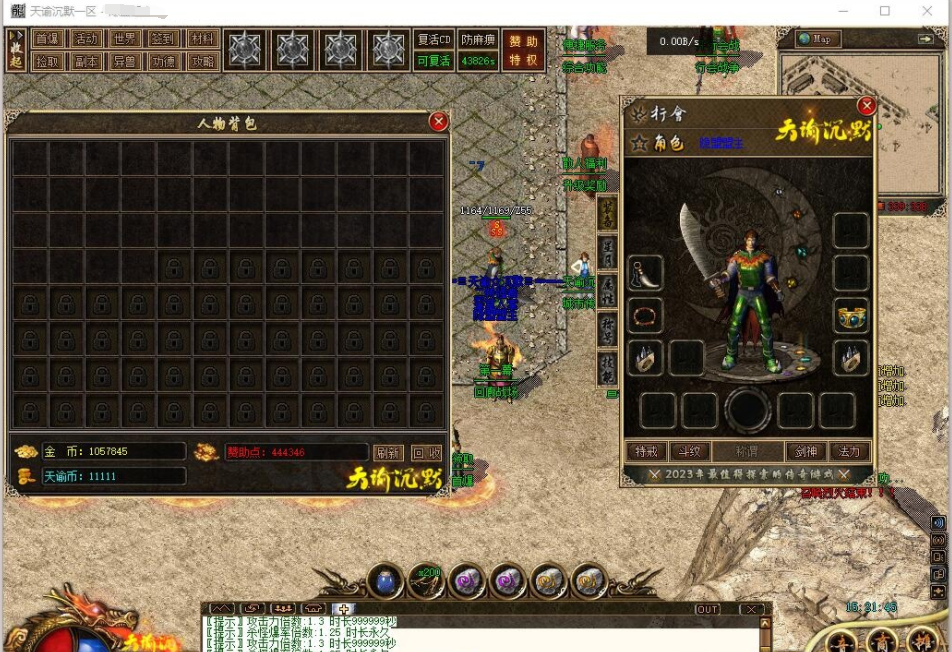Viewport: 952px width, 652px height.
Task: Switch to the 特戒 equipment tab
Action: click(647, 452)
